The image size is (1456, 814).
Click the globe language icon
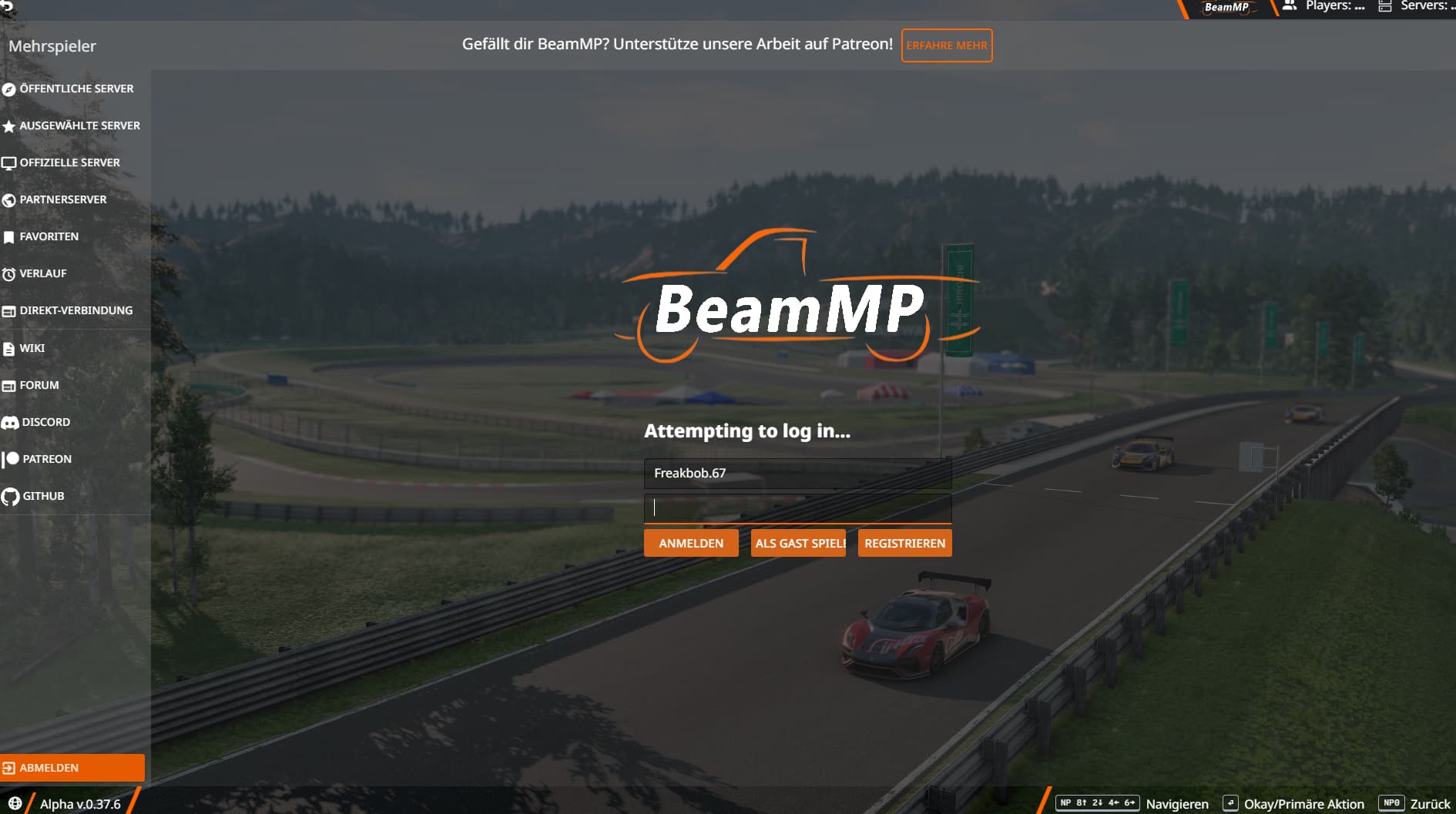tap(15, 803)
